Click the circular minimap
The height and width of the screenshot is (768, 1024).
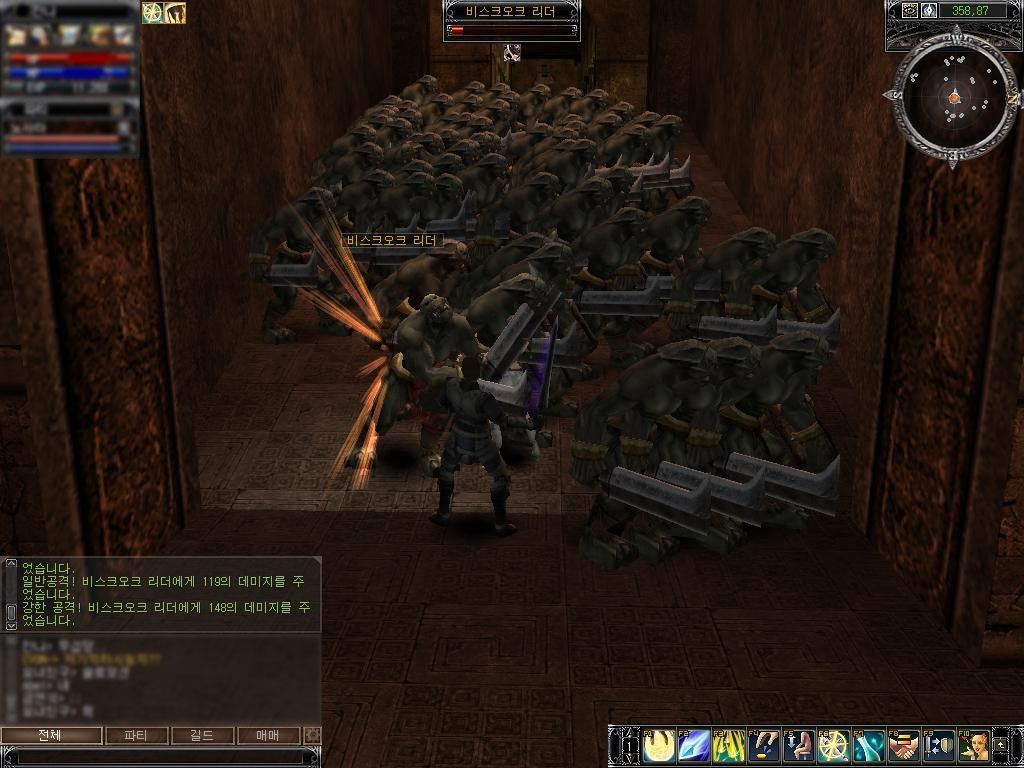click(x=953, y=96)
